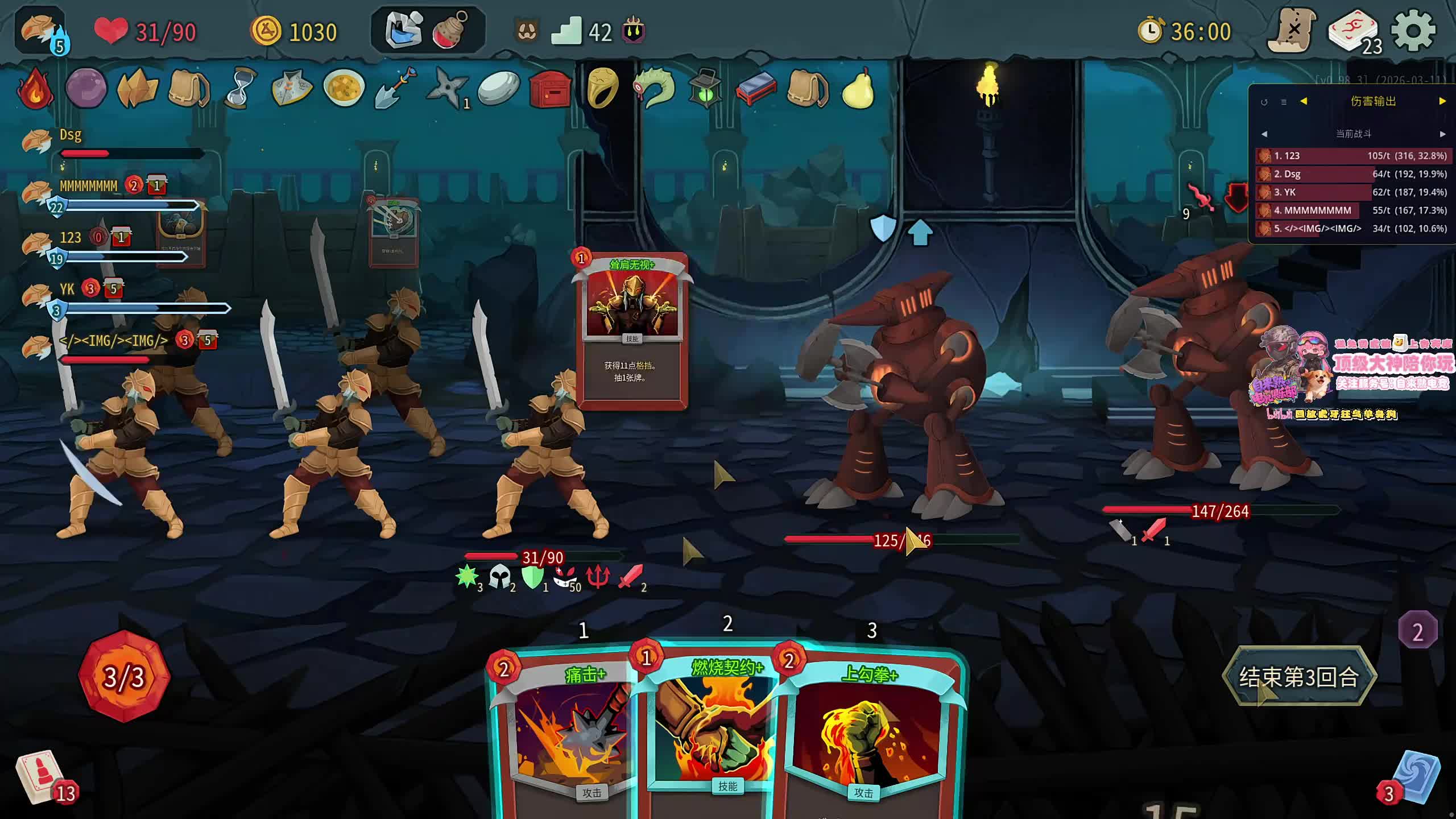Inspect the pear relic
The height and width of the screenshot is (819, 1456).
click(858, 89)
